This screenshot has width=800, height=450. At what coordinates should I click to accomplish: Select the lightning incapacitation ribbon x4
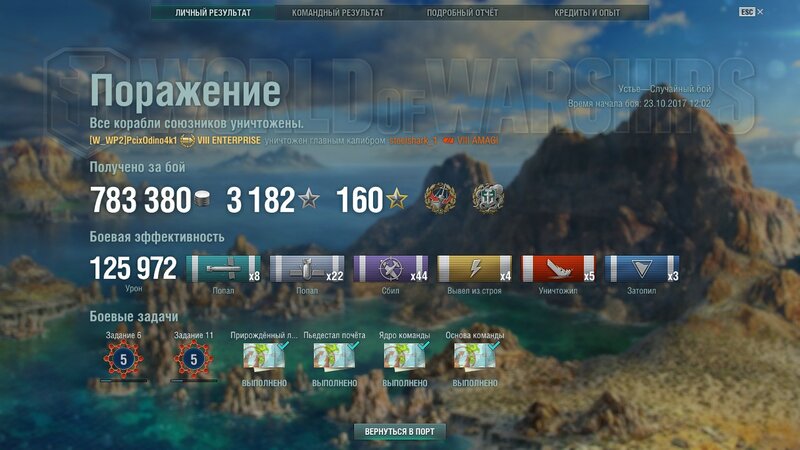475,268
